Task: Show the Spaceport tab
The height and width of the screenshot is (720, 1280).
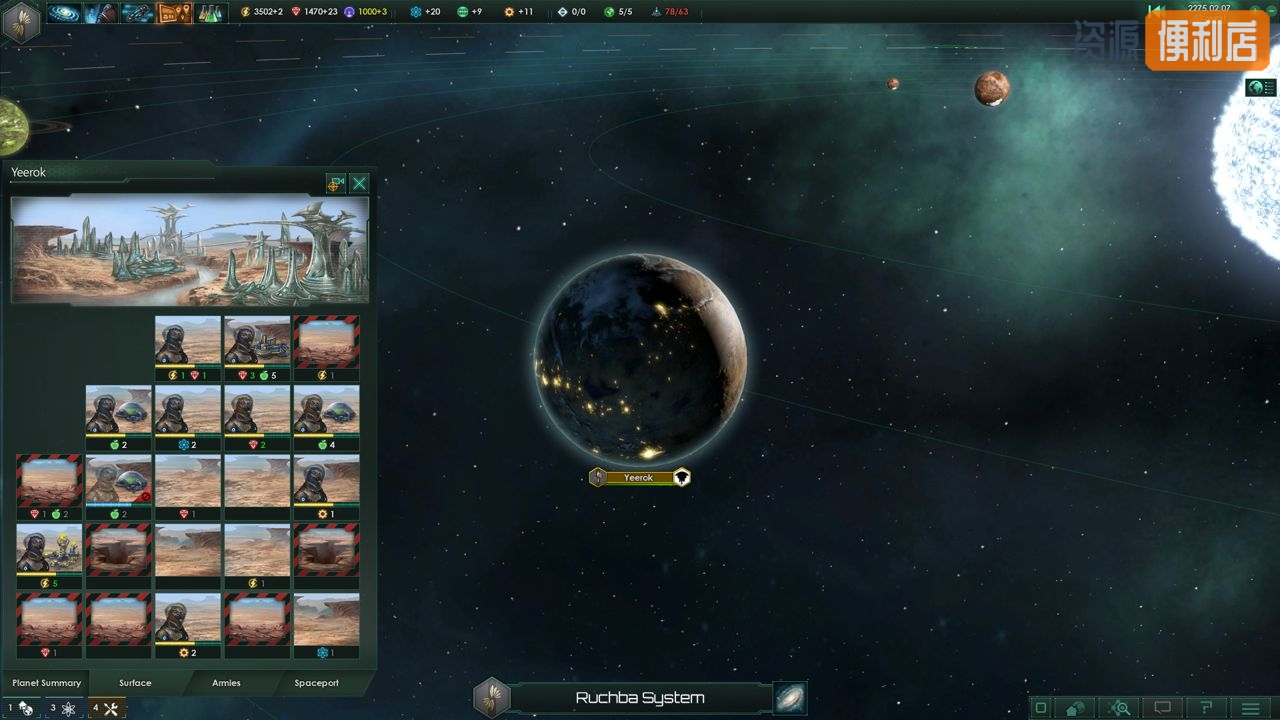Action: click(x=316, y=683)
